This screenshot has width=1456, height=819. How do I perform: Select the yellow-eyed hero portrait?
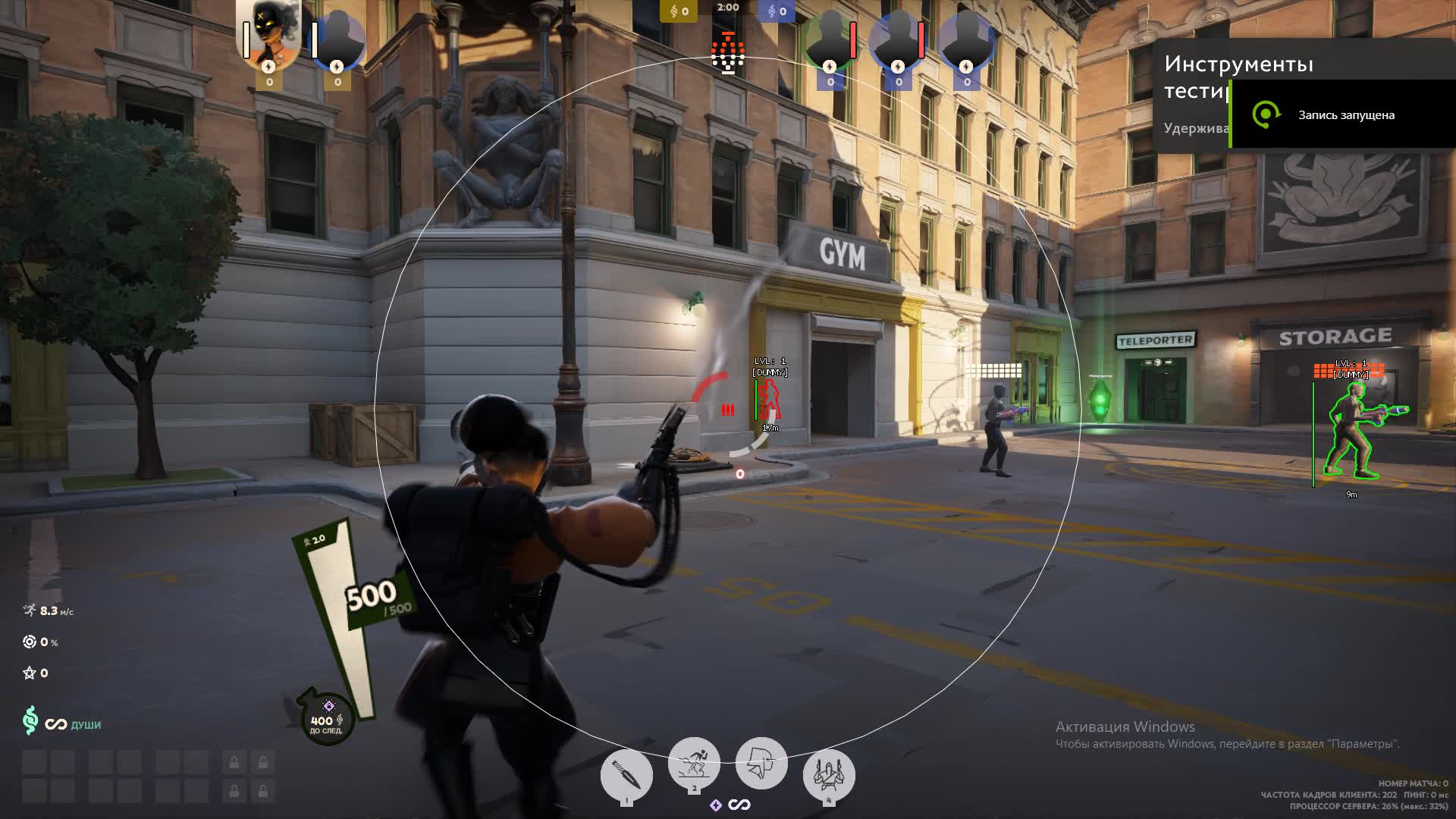(x=269, y=34)
